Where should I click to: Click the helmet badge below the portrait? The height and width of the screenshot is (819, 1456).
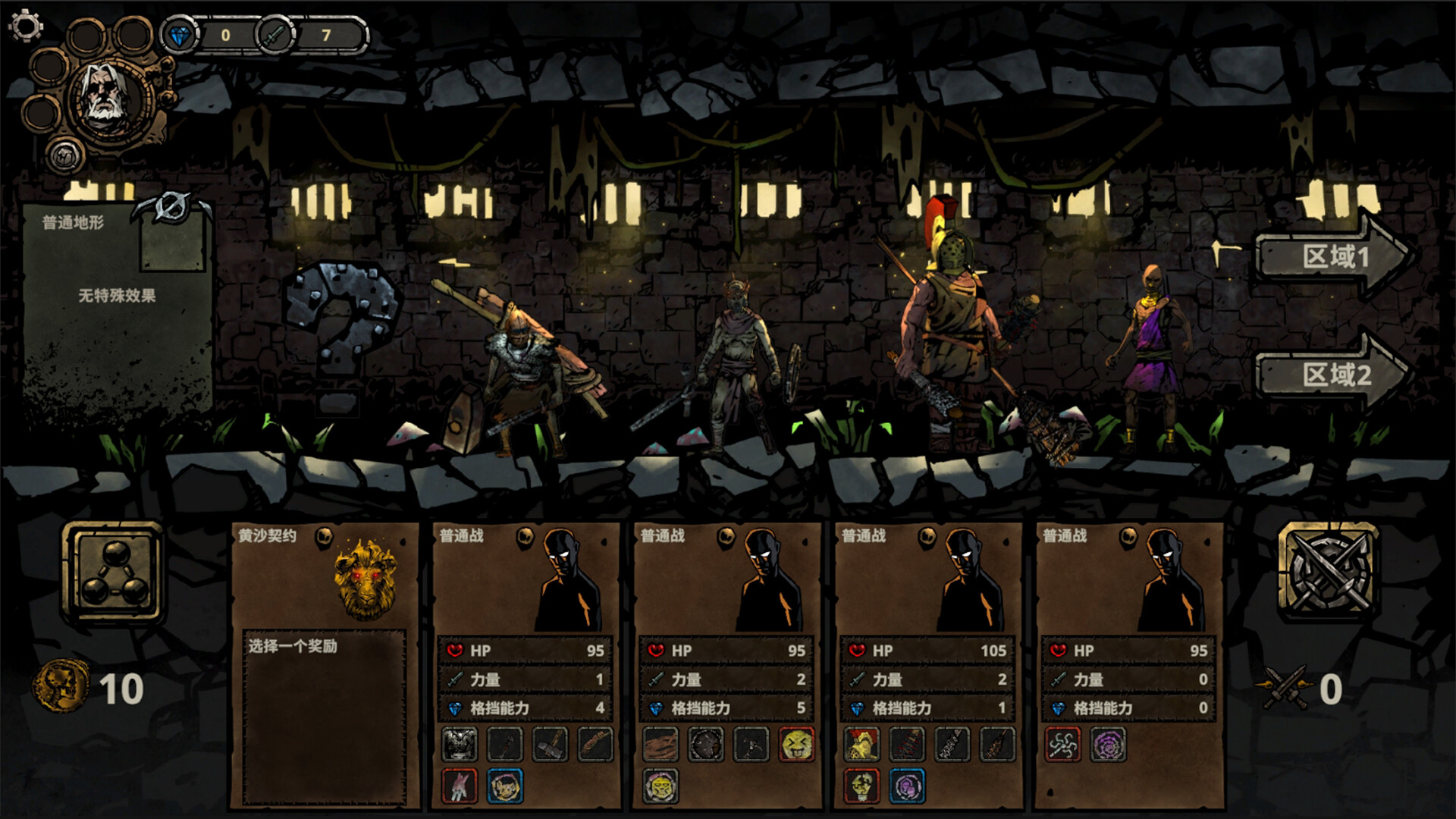[x=65, y=155]
